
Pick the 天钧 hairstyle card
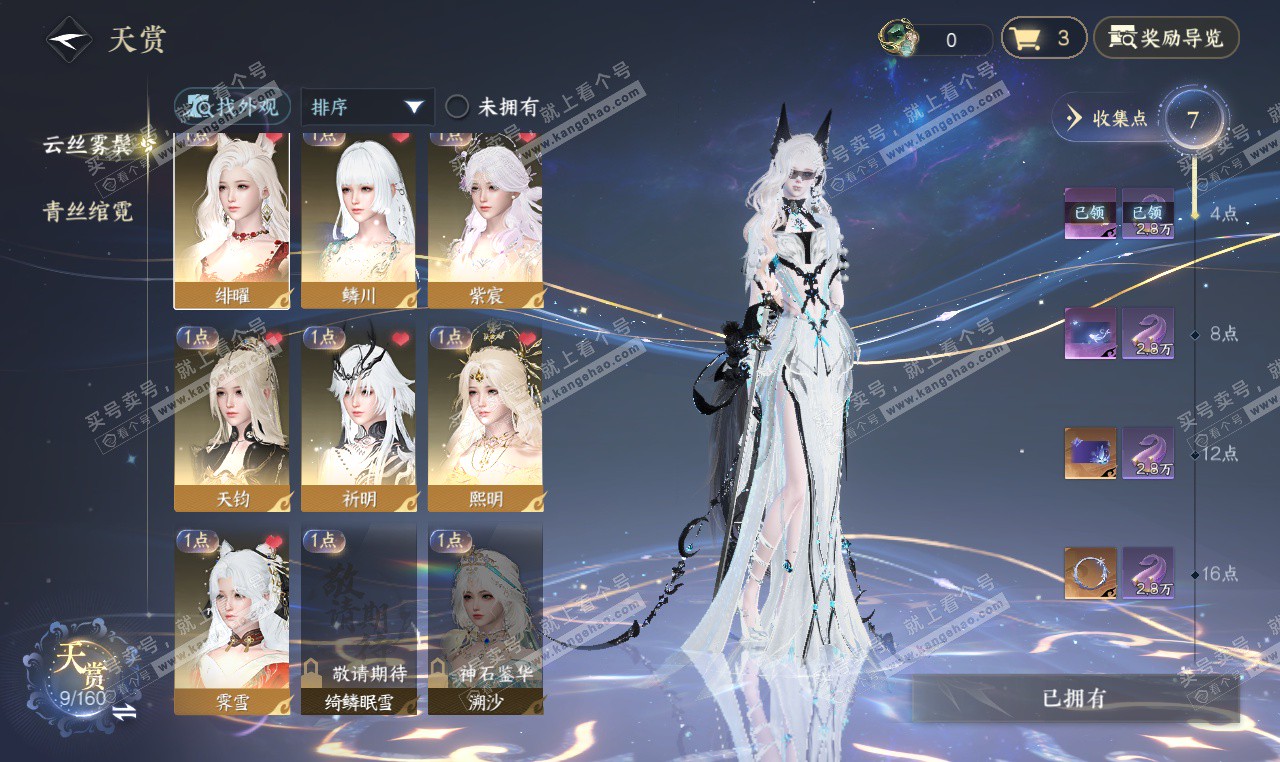tap(232, 418)
